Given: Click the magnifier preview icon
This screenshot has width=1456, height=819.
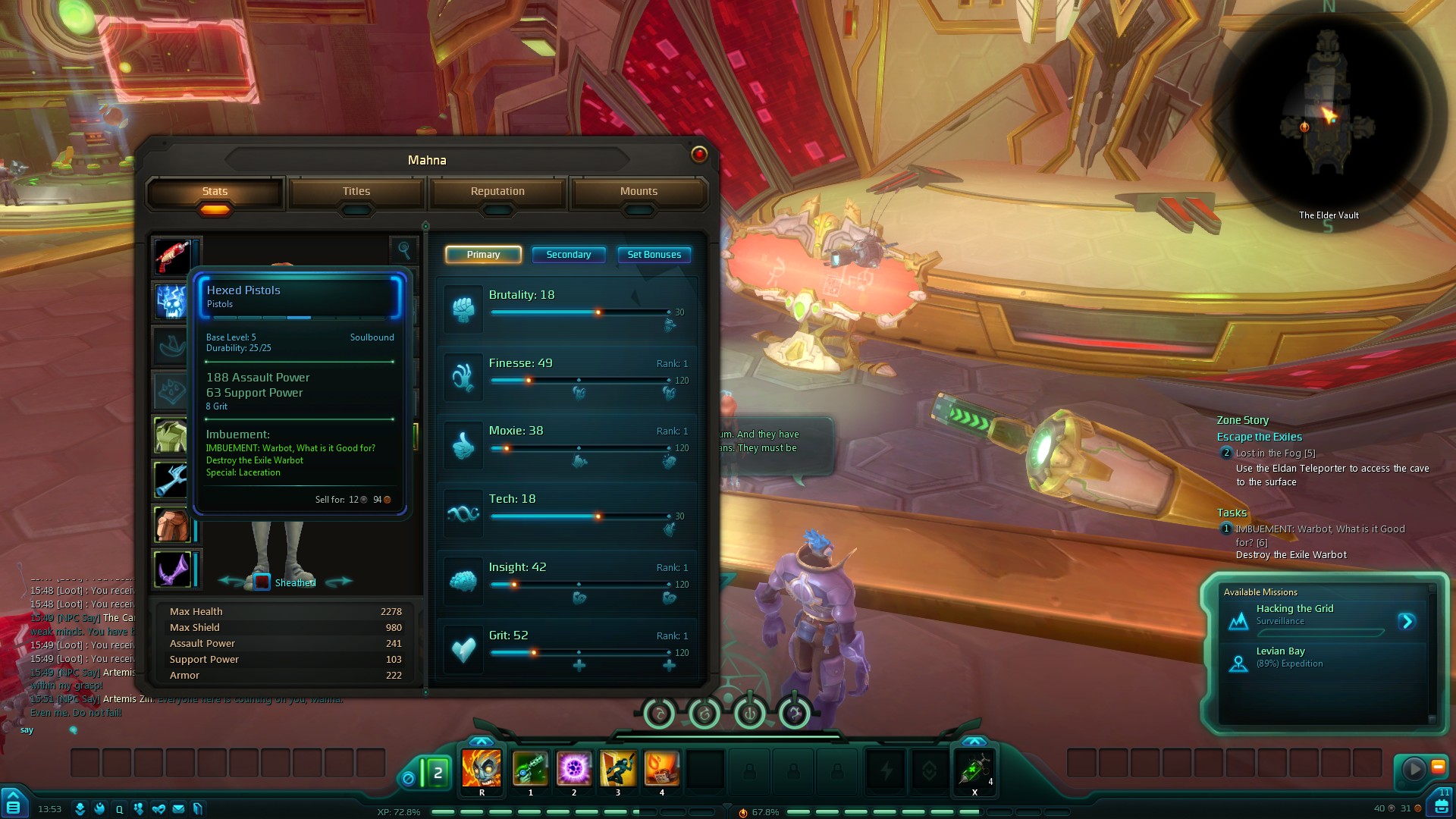Looking at the screenshot, I should point(404,249).
